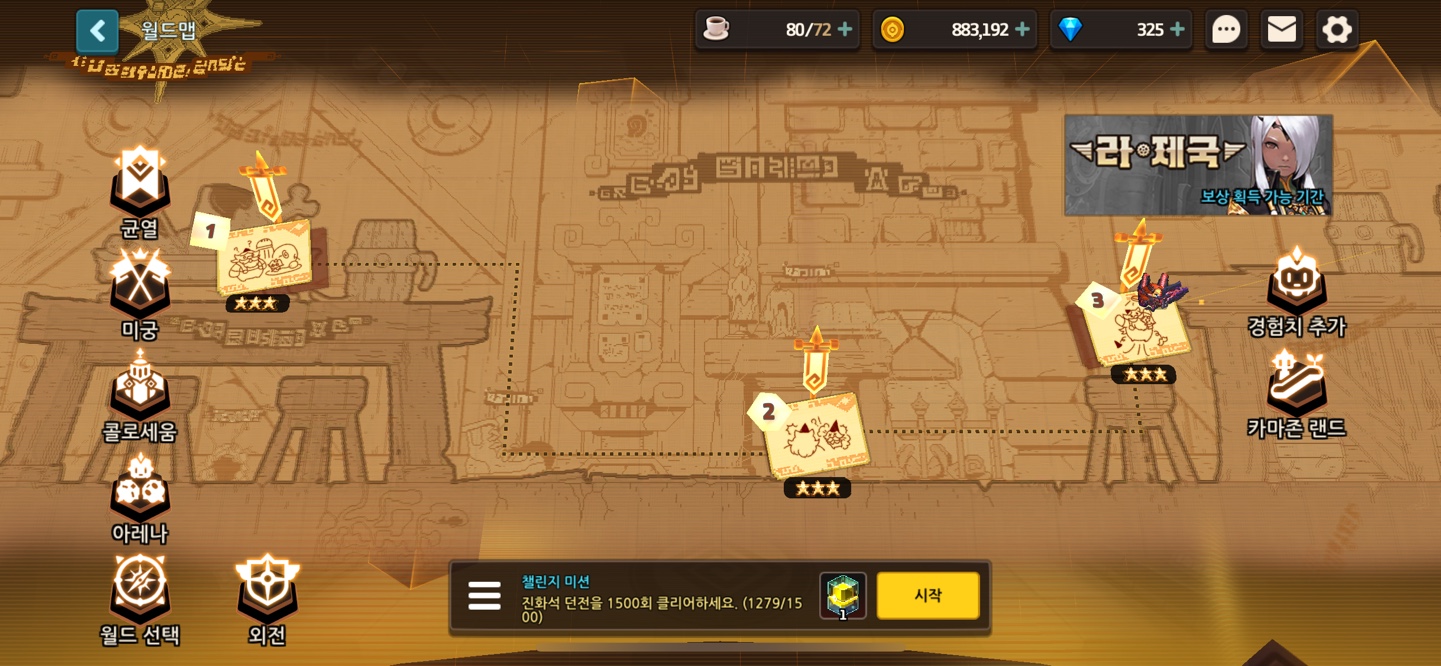The height and width of the screenshot is (666, 1441).
Task: Select stage 1 on the map
Action: click(x=264, y=257)
